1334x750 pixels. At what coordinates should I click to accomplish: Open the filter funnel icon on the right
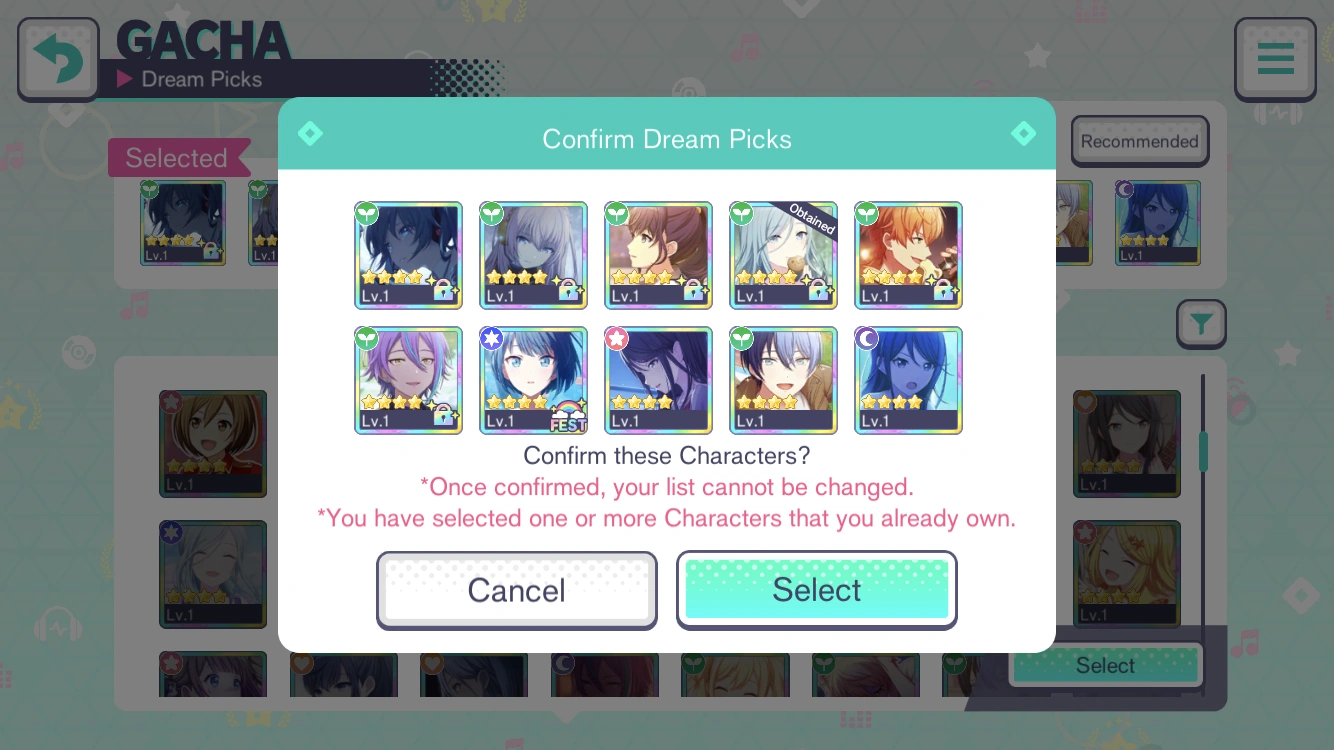(x=1201, y=324)
